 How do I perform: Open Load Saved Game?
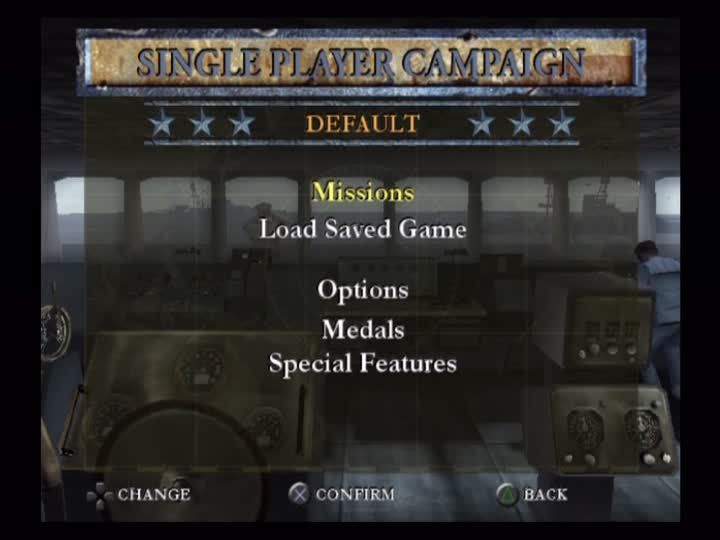tap(362, 229)
